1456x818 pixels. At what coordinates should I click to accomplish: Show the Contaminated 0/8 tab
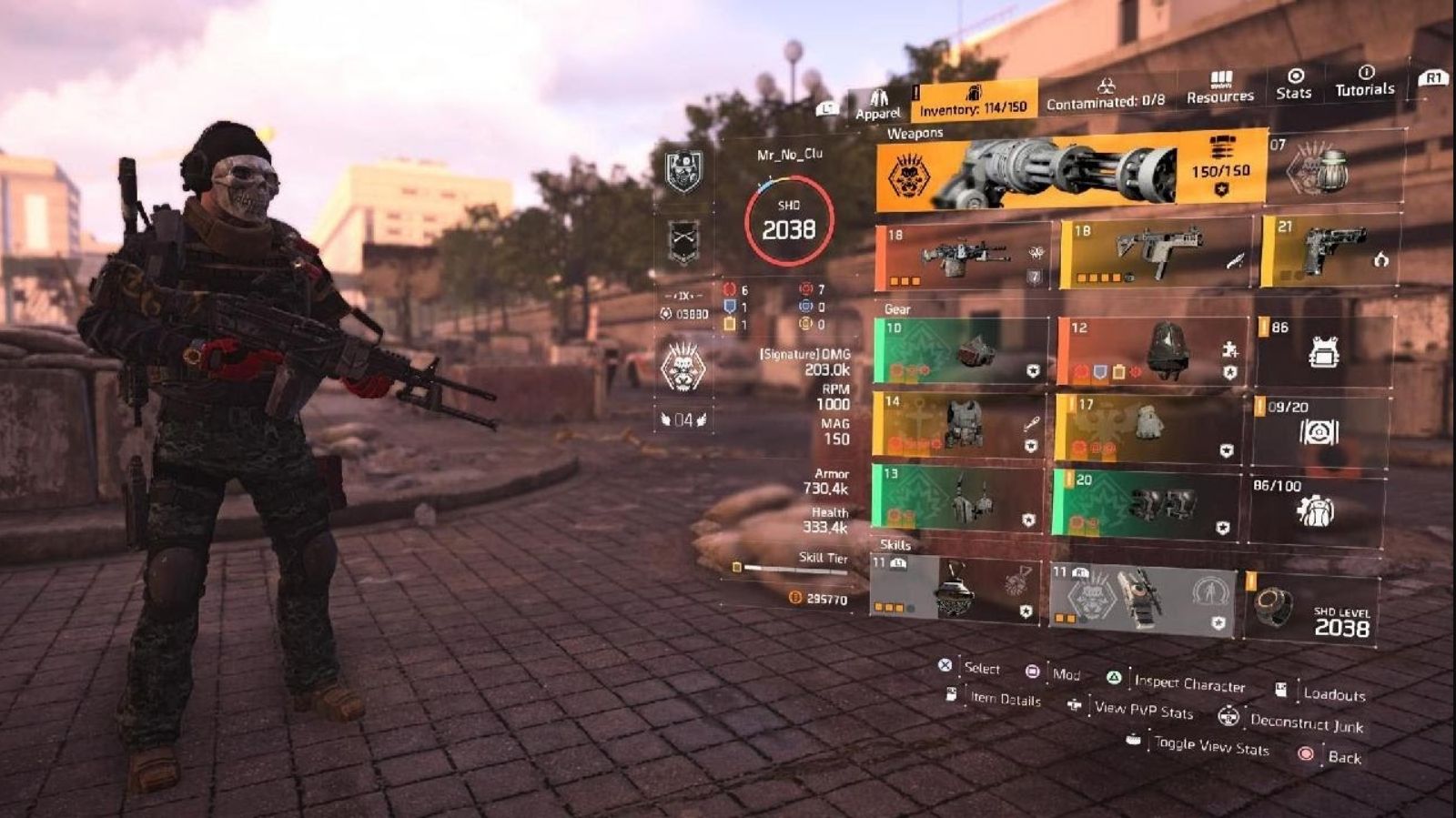pos(1105,95)
